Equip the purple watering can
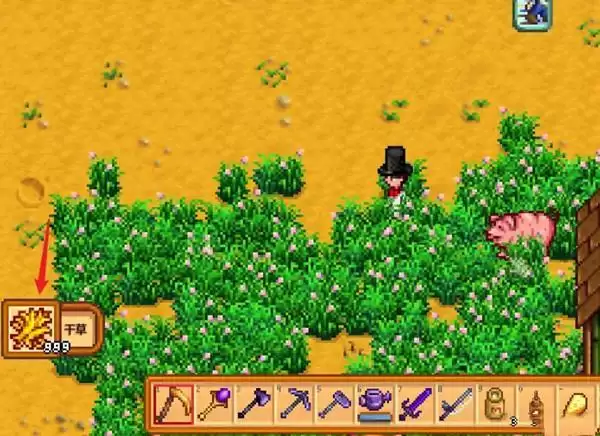Image resolution: width=600 pixels, height=436 pixels. [x=374, y=407]
